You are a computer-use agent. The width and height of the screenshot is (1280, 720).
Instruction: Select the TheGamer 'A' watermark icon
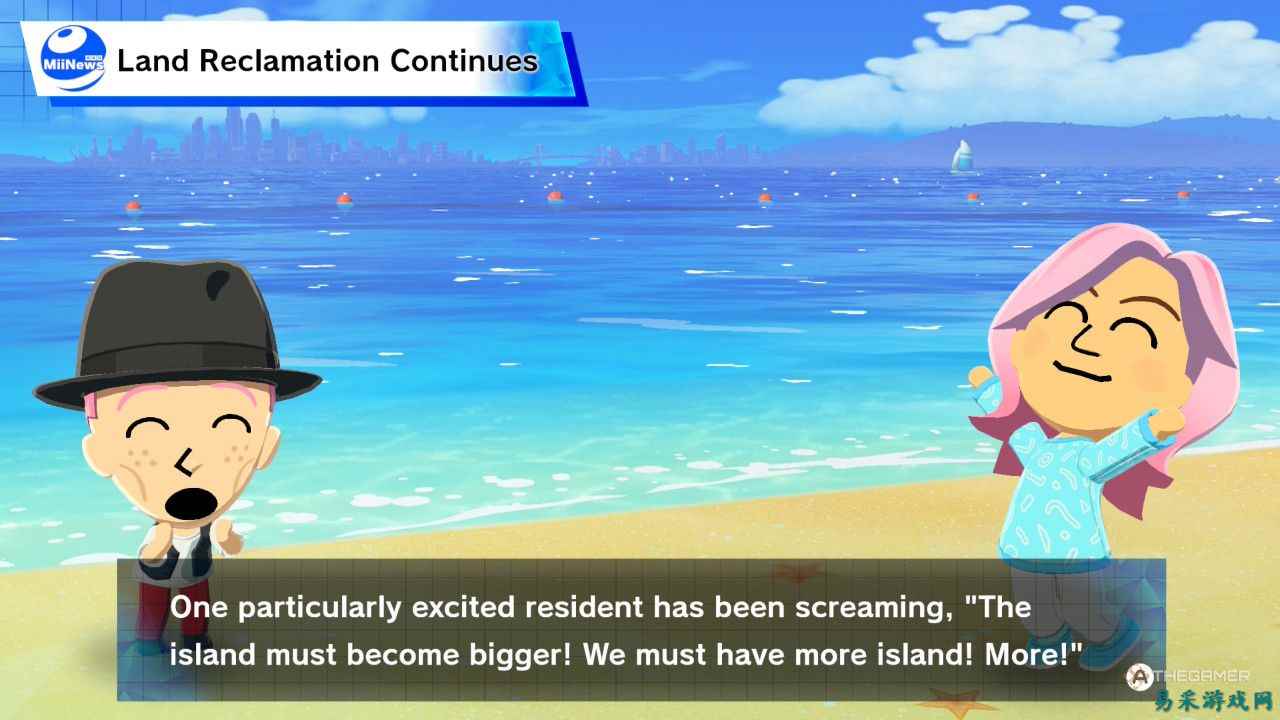[x=1140, y=676]
